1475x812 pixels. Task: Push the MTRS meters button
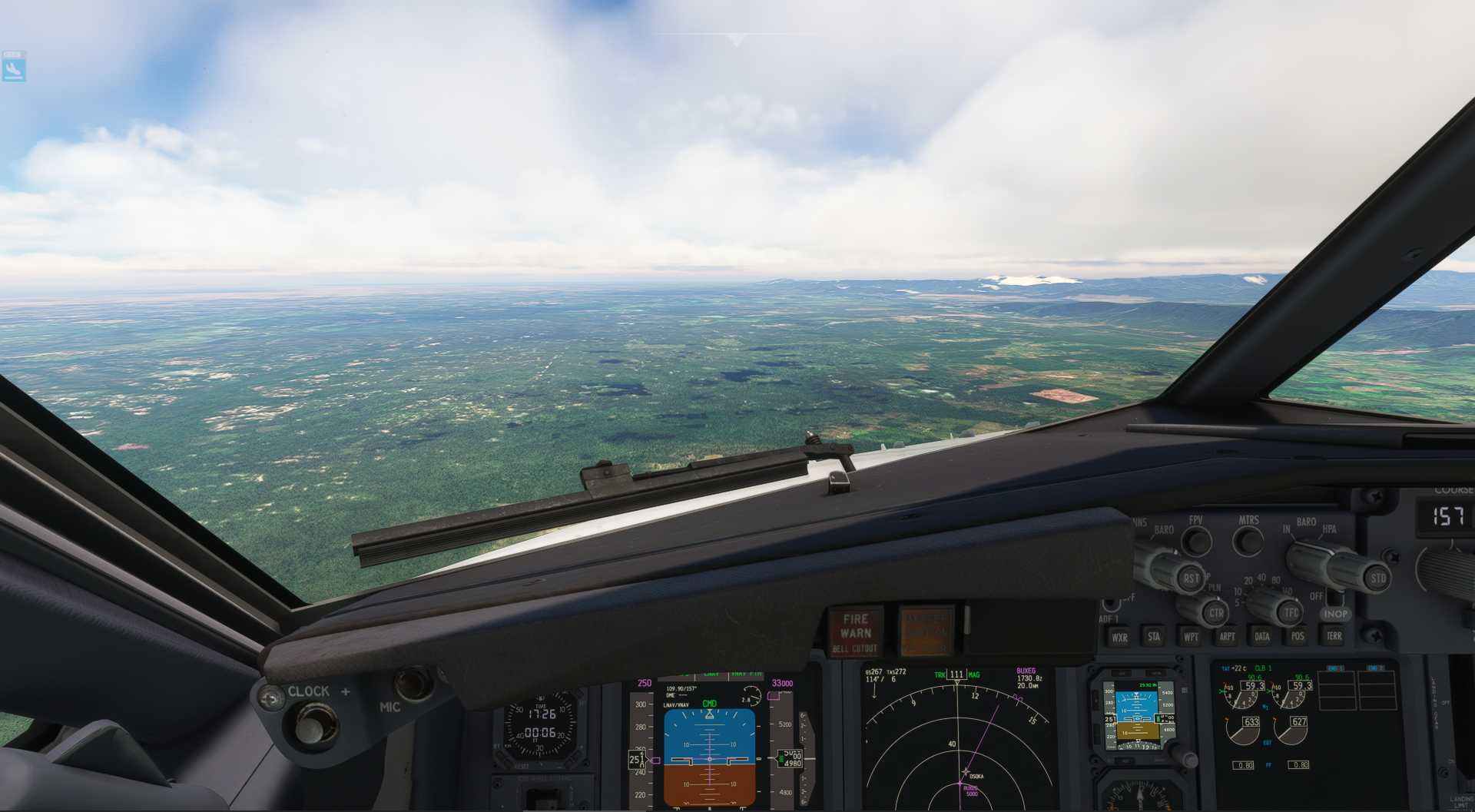click(x=1248, y=541)
